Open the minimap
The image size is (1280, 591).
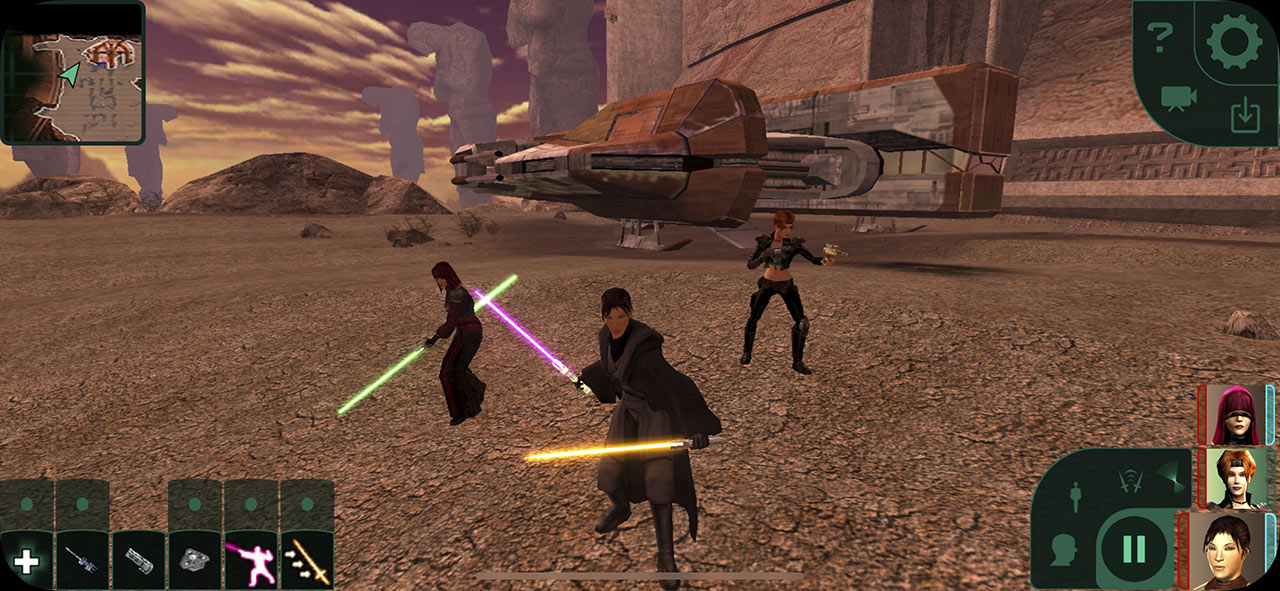pos(73,72)
